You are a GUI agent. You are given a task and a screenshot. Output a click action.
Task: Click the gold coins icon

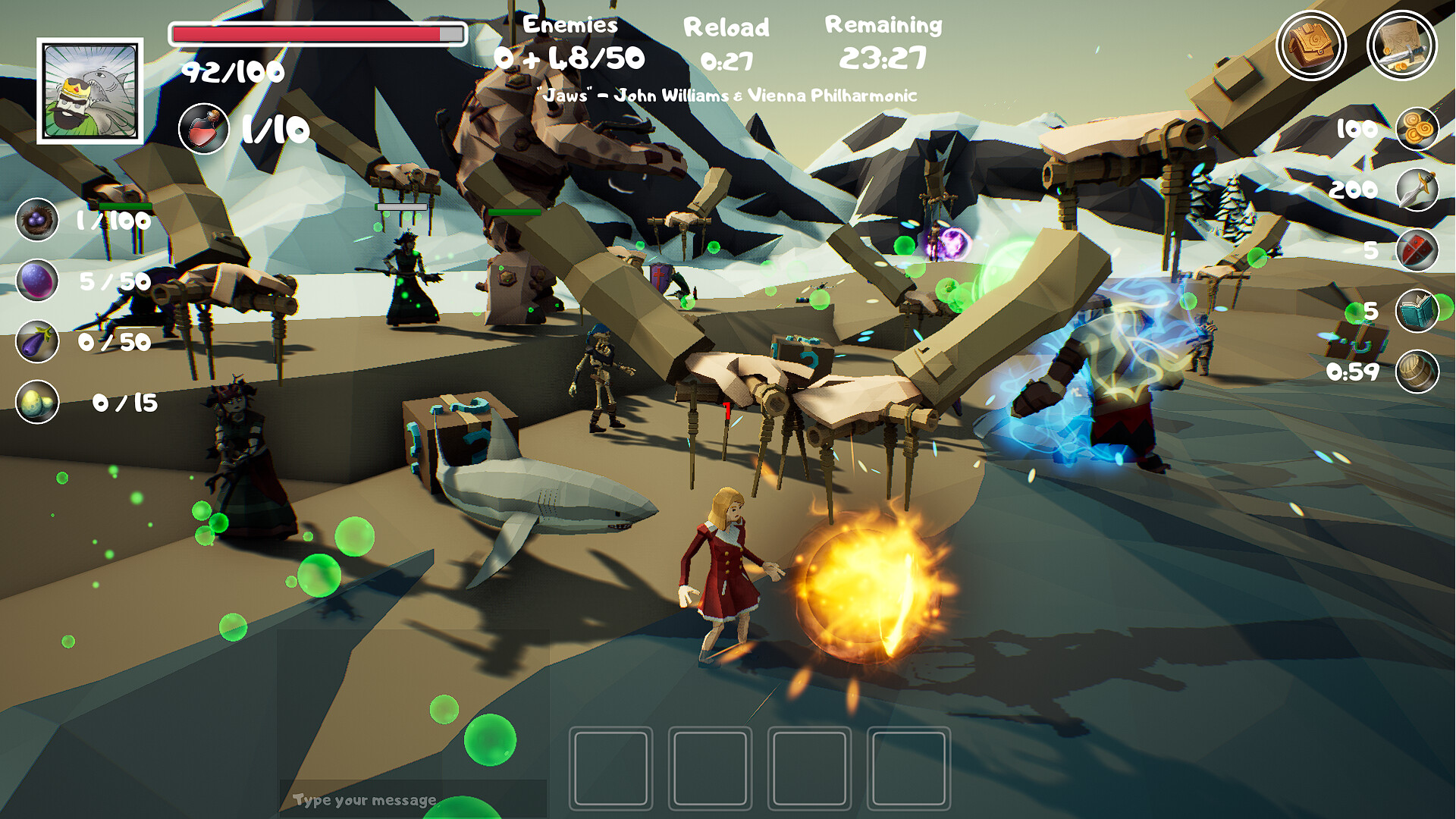click(1417, 129)
